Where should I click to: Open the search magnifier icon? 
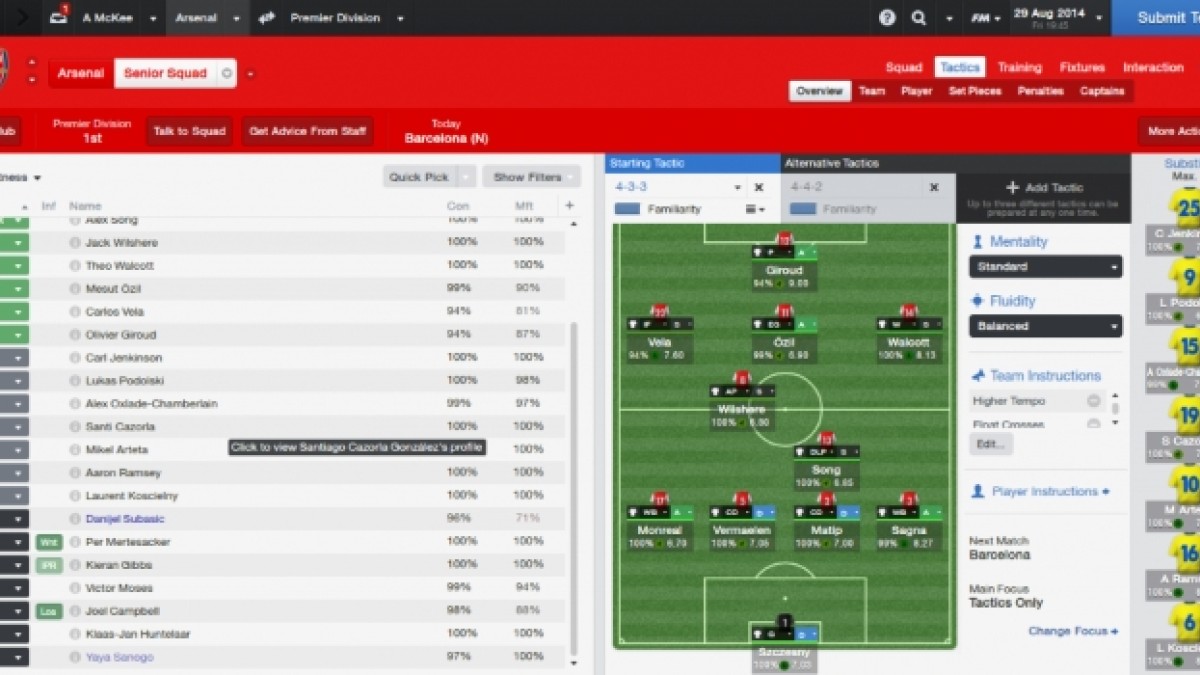[918, 18]
